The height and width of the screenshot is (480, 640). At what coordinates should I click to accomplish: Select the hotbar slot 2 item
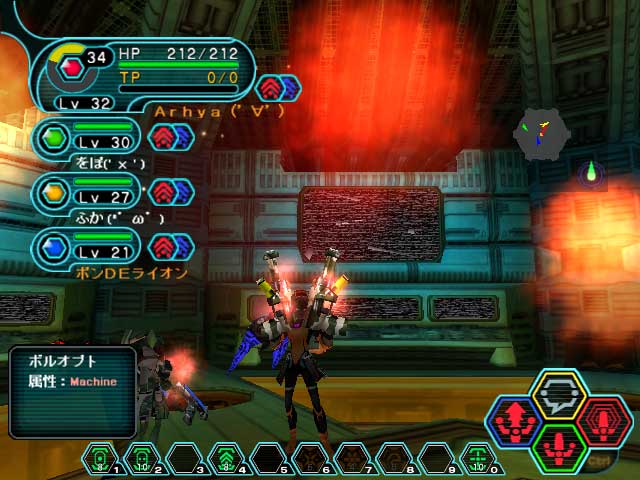[x=143, y=460]
